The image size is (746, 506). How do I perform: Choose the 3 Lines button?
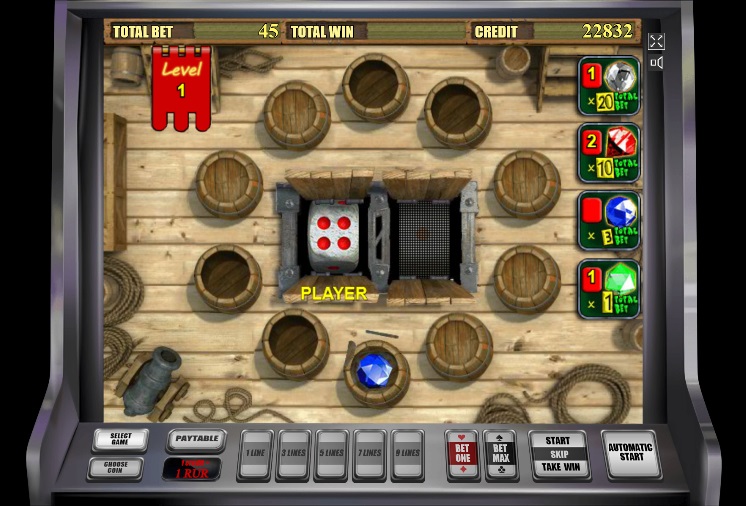(x=293, y=454)
